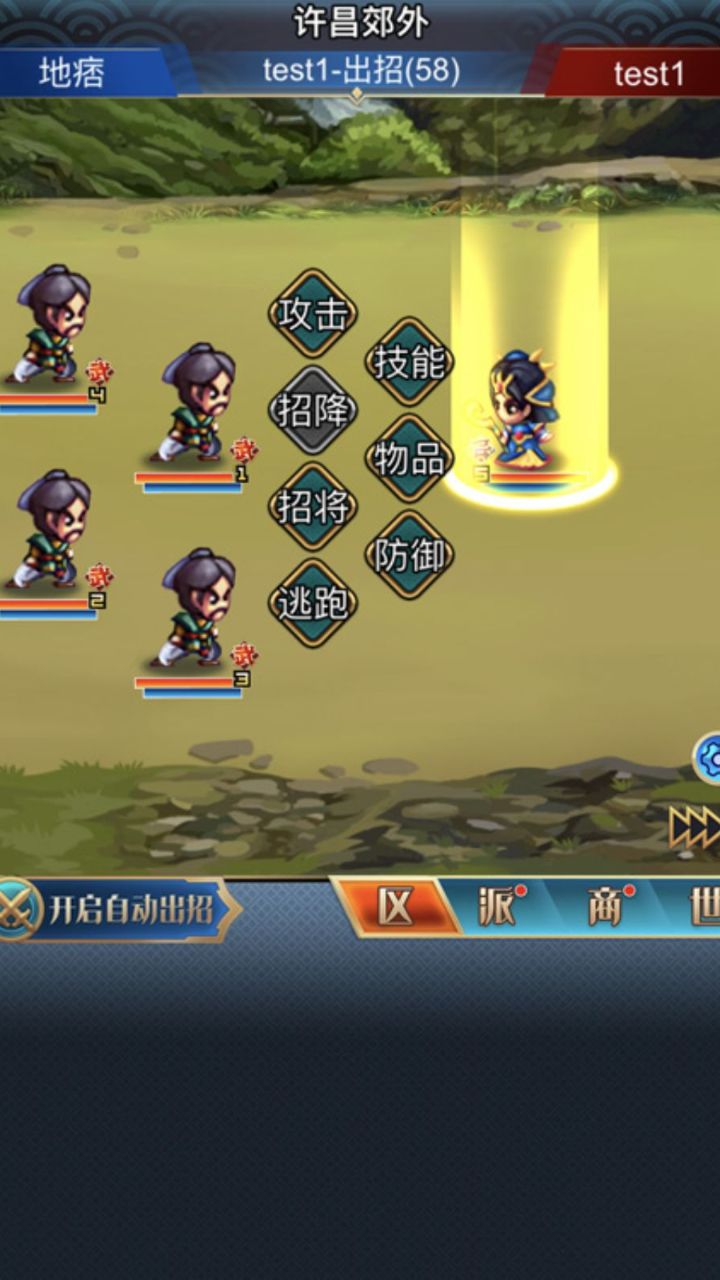Open the 物品 items menu
Image resolution: width=720 pixels, height=1280 pixels.
pos(408,459)
